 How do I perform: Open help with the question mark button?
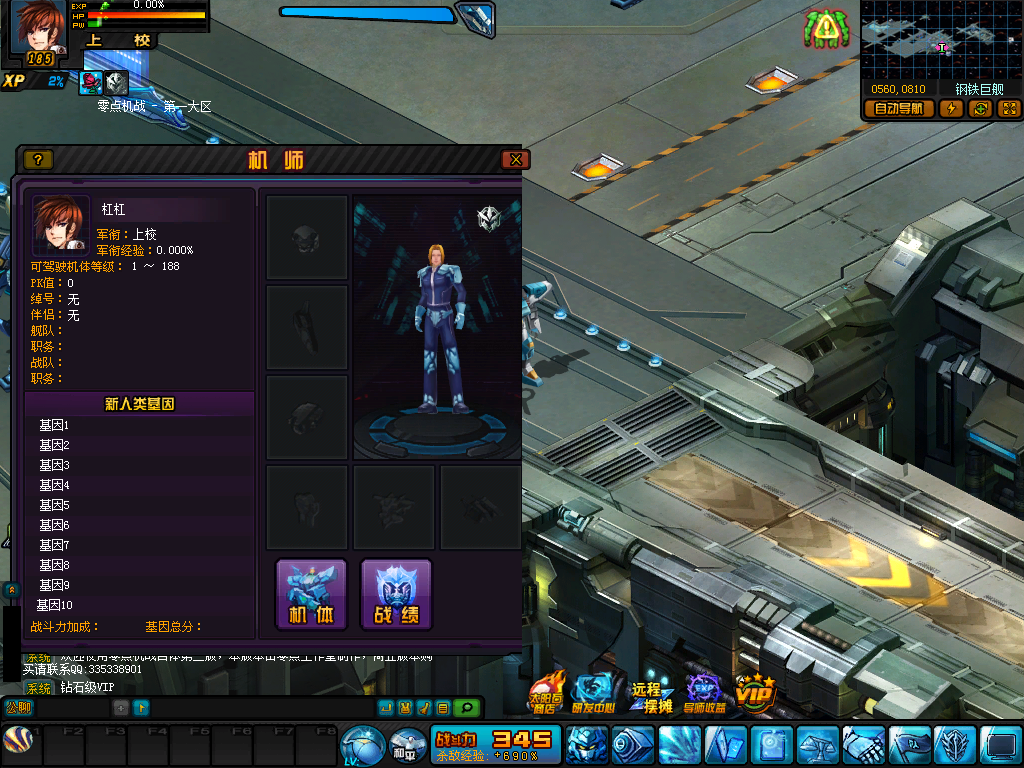coord(38,160)
